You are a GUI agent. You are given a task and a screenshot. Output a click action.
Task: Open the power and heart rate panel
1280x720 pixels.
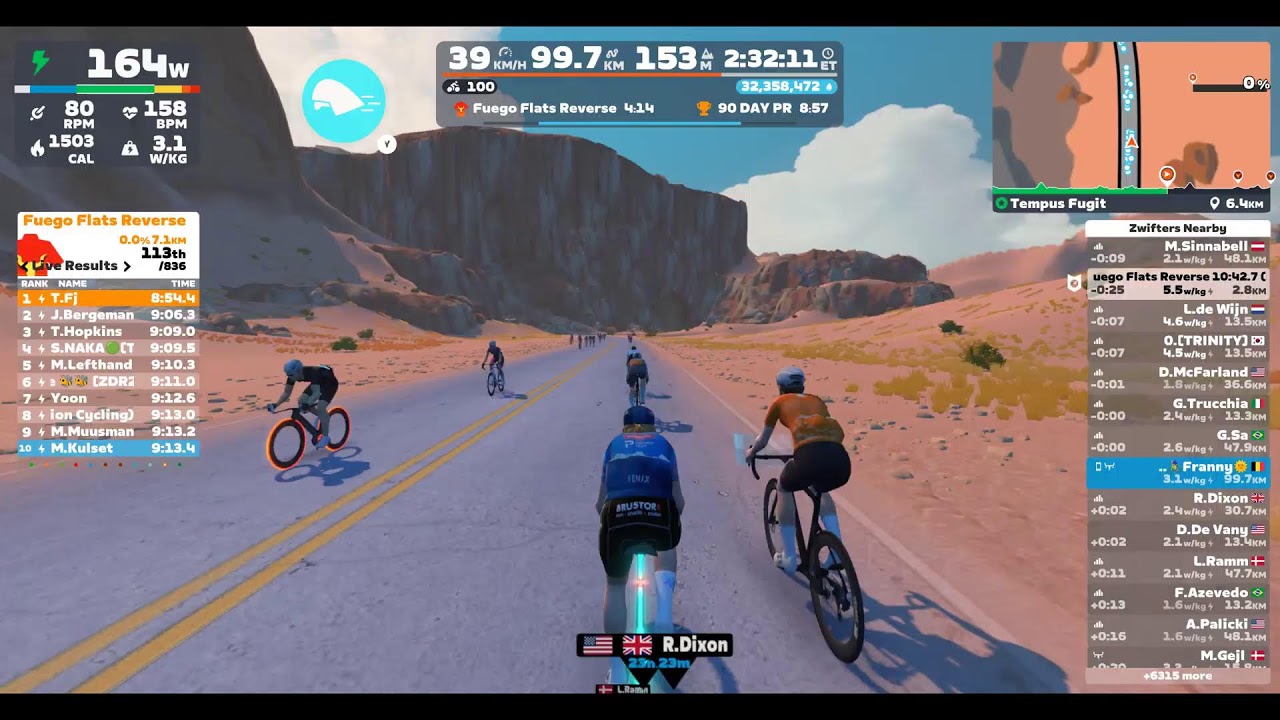point(107,105)
